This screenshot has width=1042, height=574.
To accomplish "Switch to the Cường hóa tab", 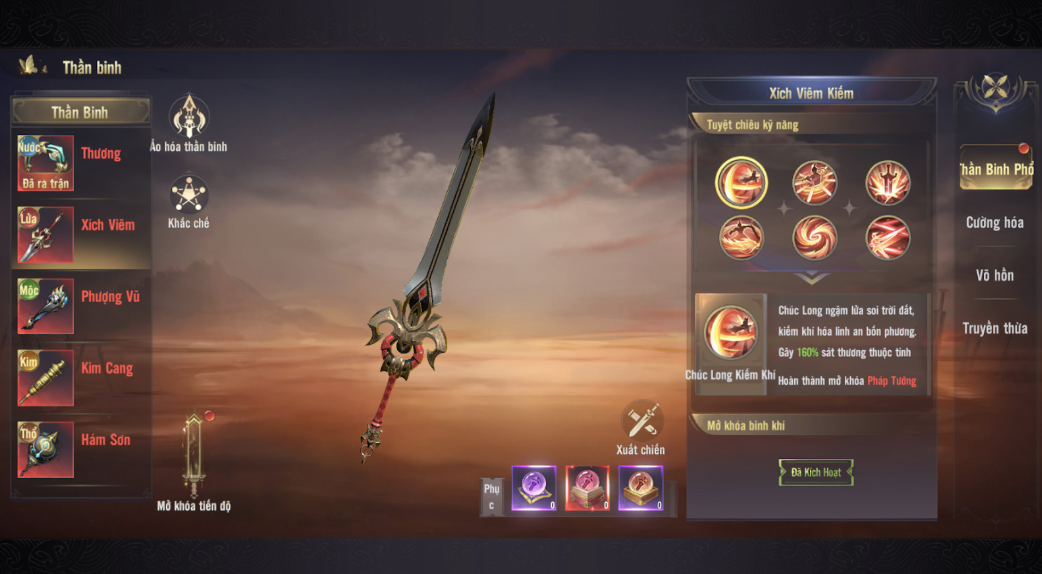I will tap(995, 223).
